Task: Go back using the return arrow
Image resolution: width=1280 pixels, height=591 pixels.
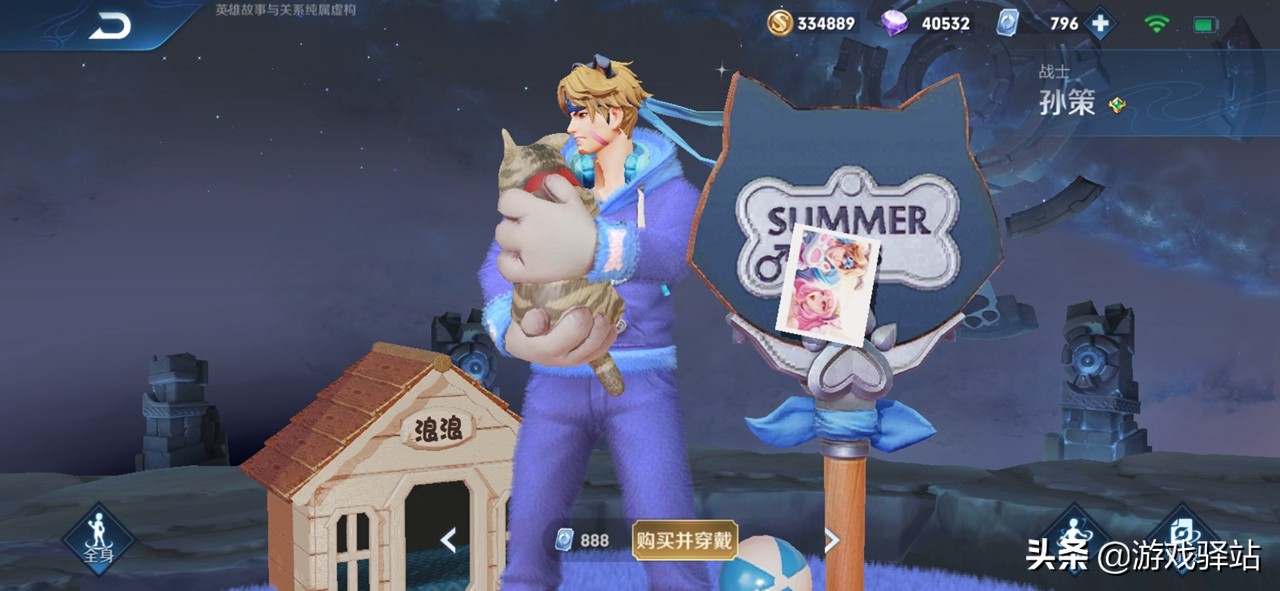Action: 110,26
